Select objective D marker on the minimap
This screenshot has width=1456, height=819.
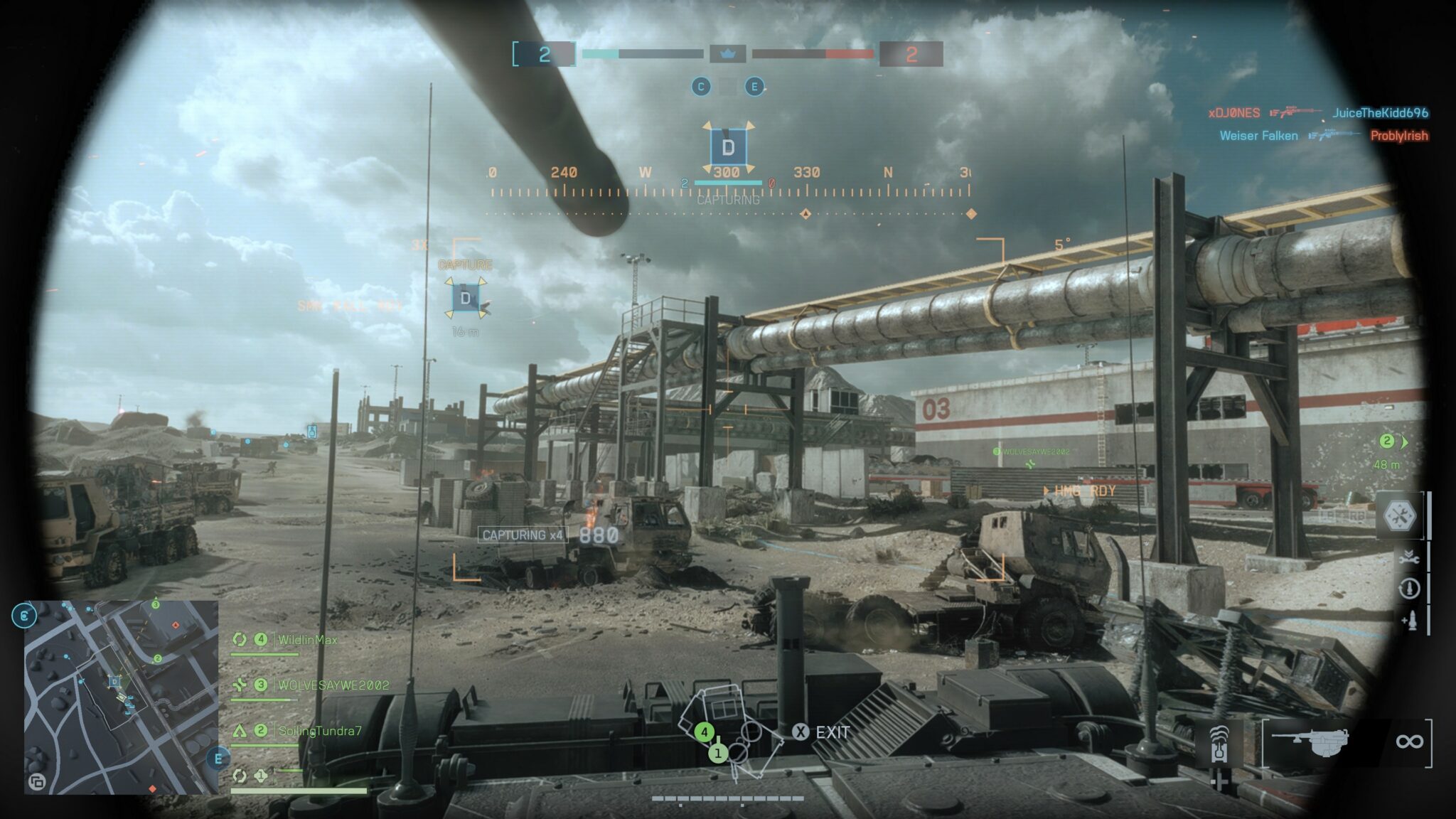point(114,682)
